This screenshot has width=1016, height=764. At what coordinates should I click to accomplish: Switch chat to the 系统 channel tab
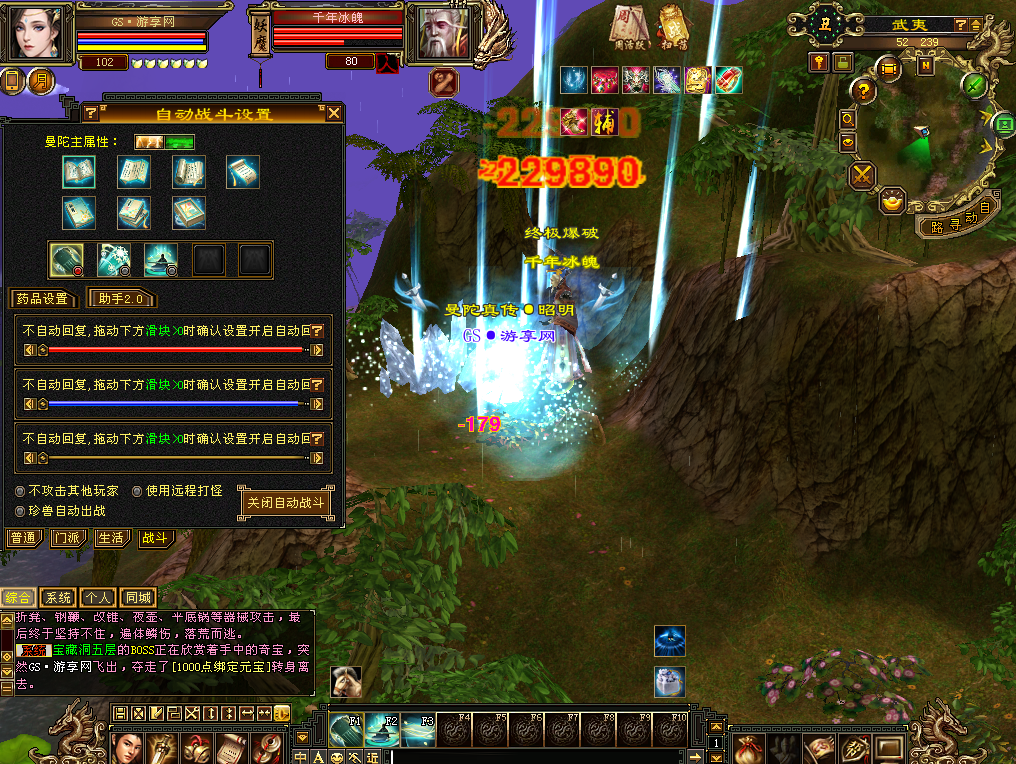click(x=58, y=598)
